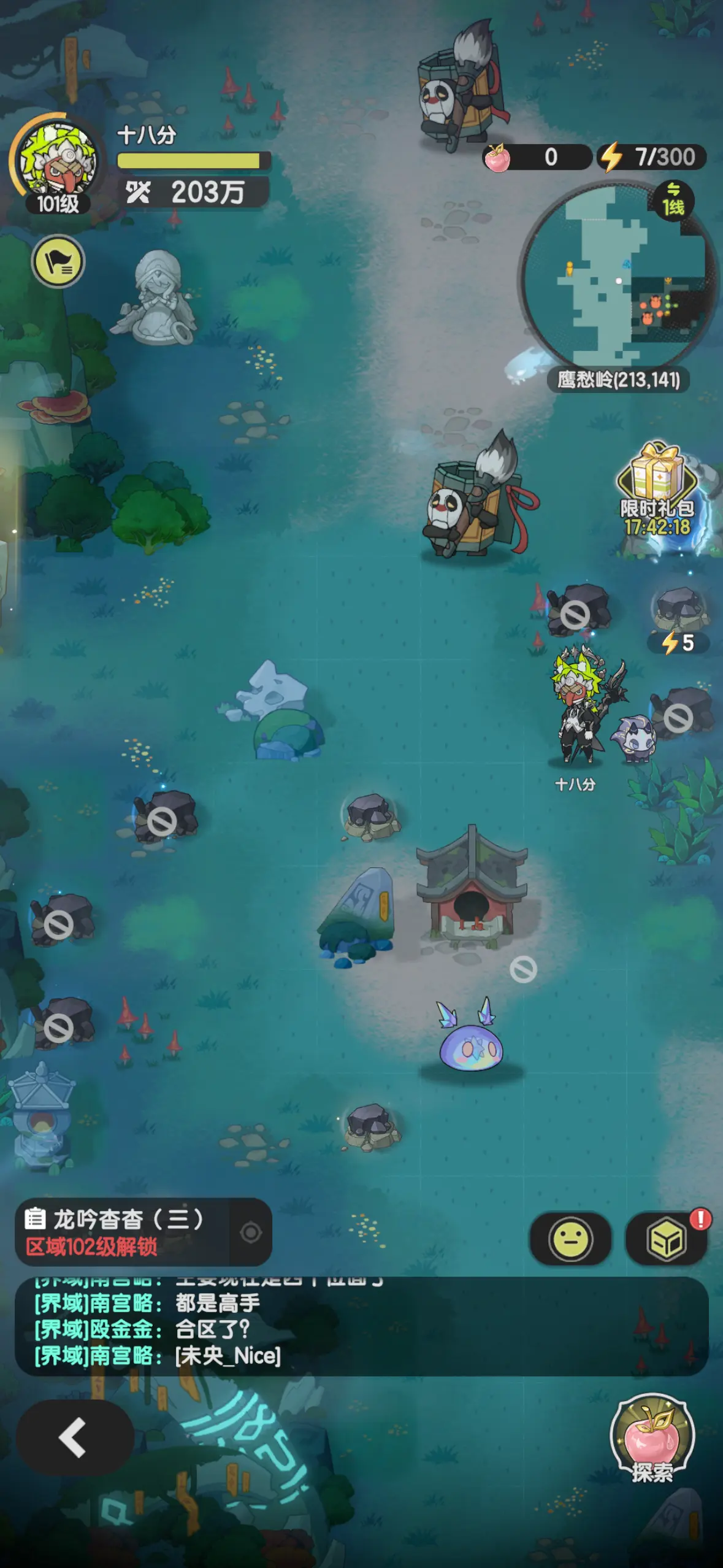The image size is (723, 1568).
Task: Click the yellow flag list button
Action: point(58,262)
